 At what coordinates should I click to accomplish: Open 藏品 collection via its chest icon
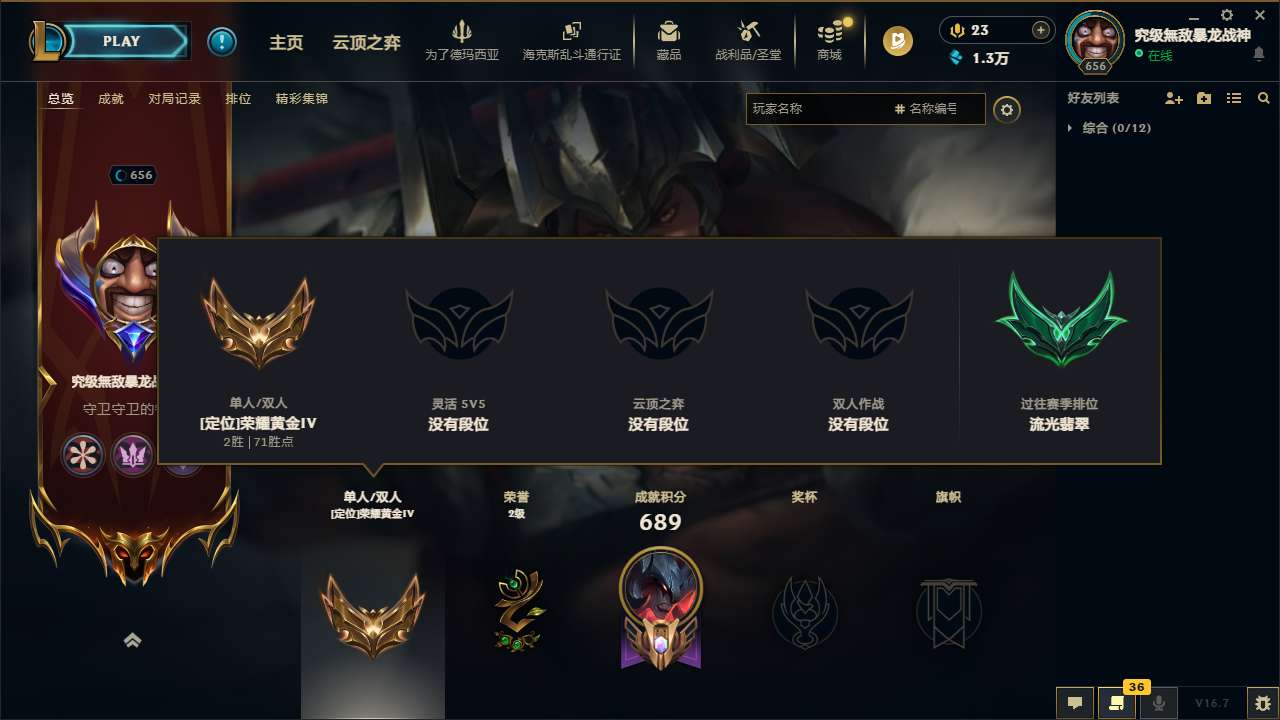pos(670,33)
